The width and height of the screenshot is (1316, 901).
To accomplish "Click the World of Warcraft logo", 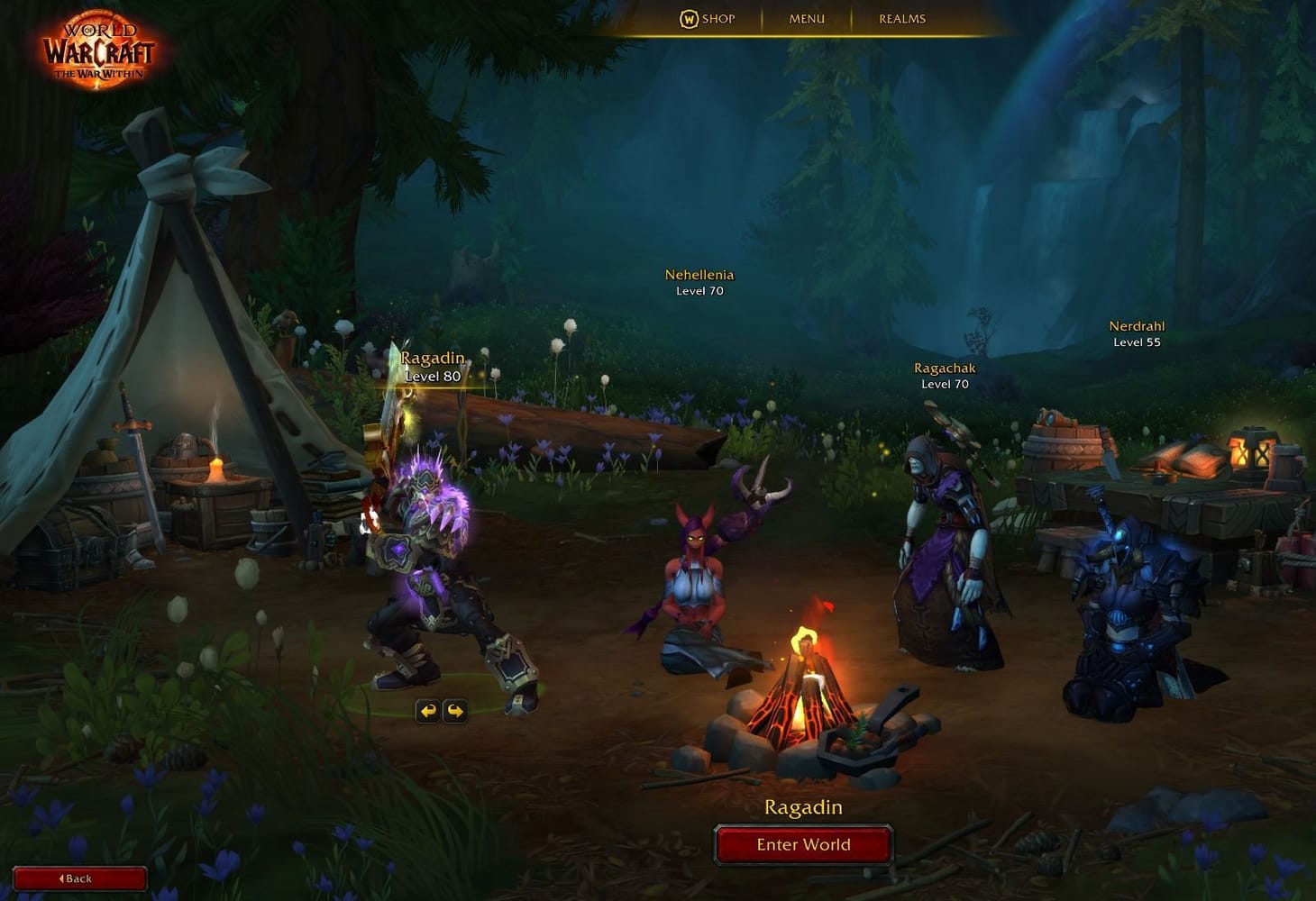I will click(x=97, y=50).
